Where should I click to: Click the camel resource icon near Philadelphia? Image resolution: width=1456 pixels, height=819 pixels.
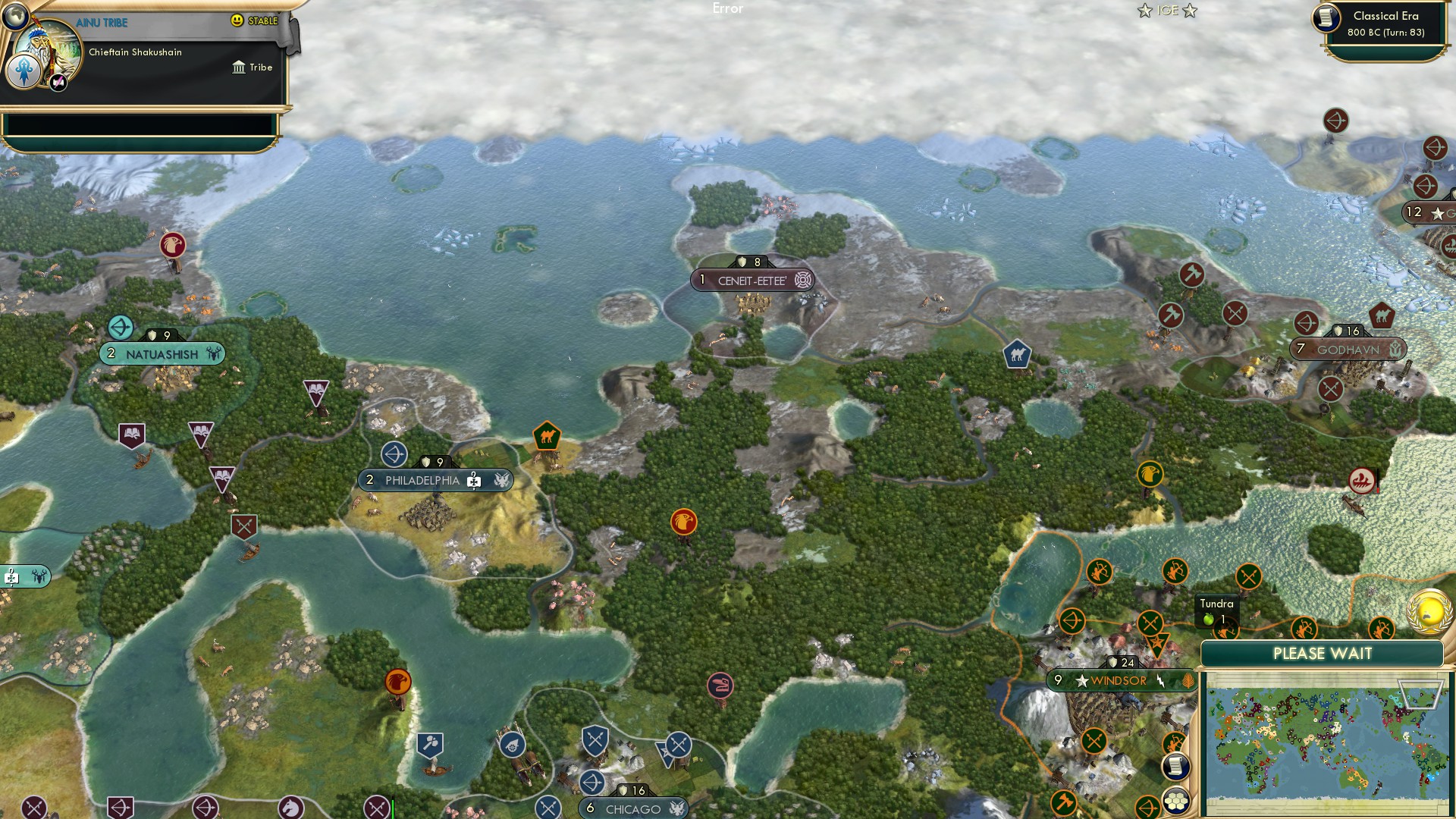(x=547, y=435)
